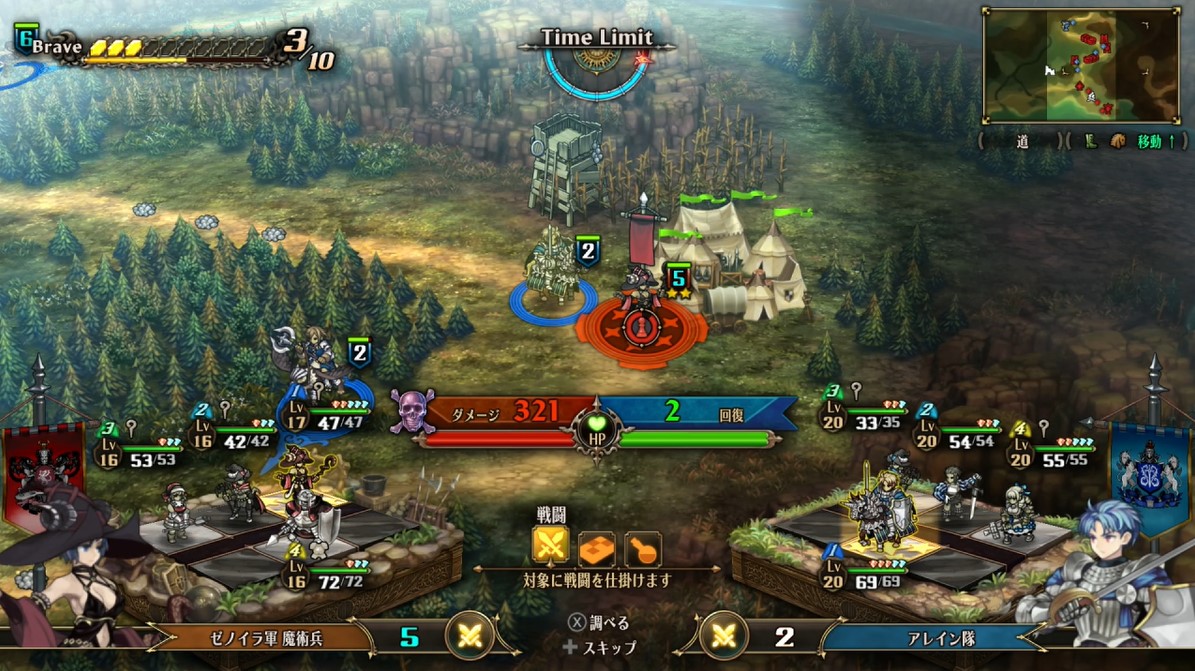1195x671 pixels.
Task: Choose the orange formation grid command
Action: (x=597, y=546)
